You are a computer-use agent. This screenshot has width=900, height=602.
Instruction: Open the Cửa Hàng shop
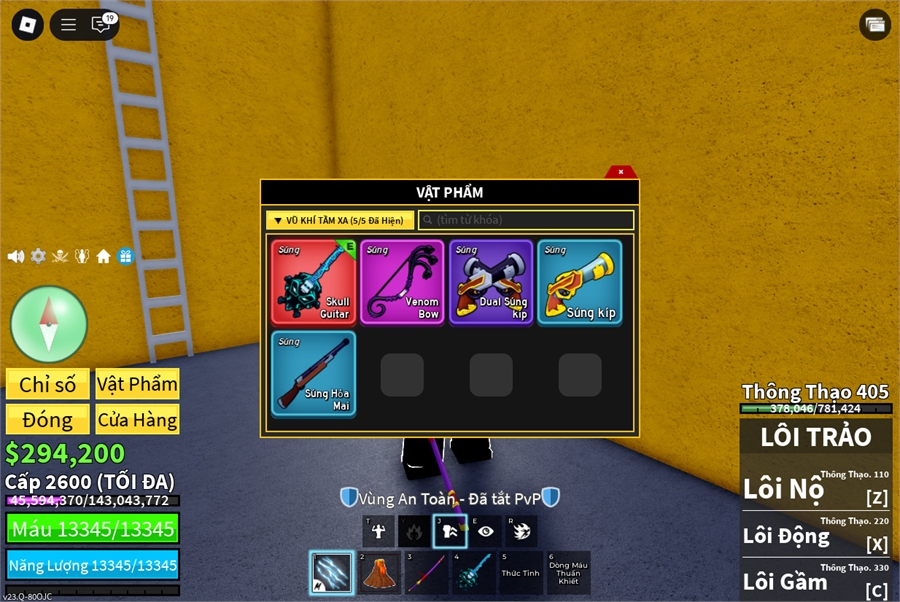coord(138,419)
